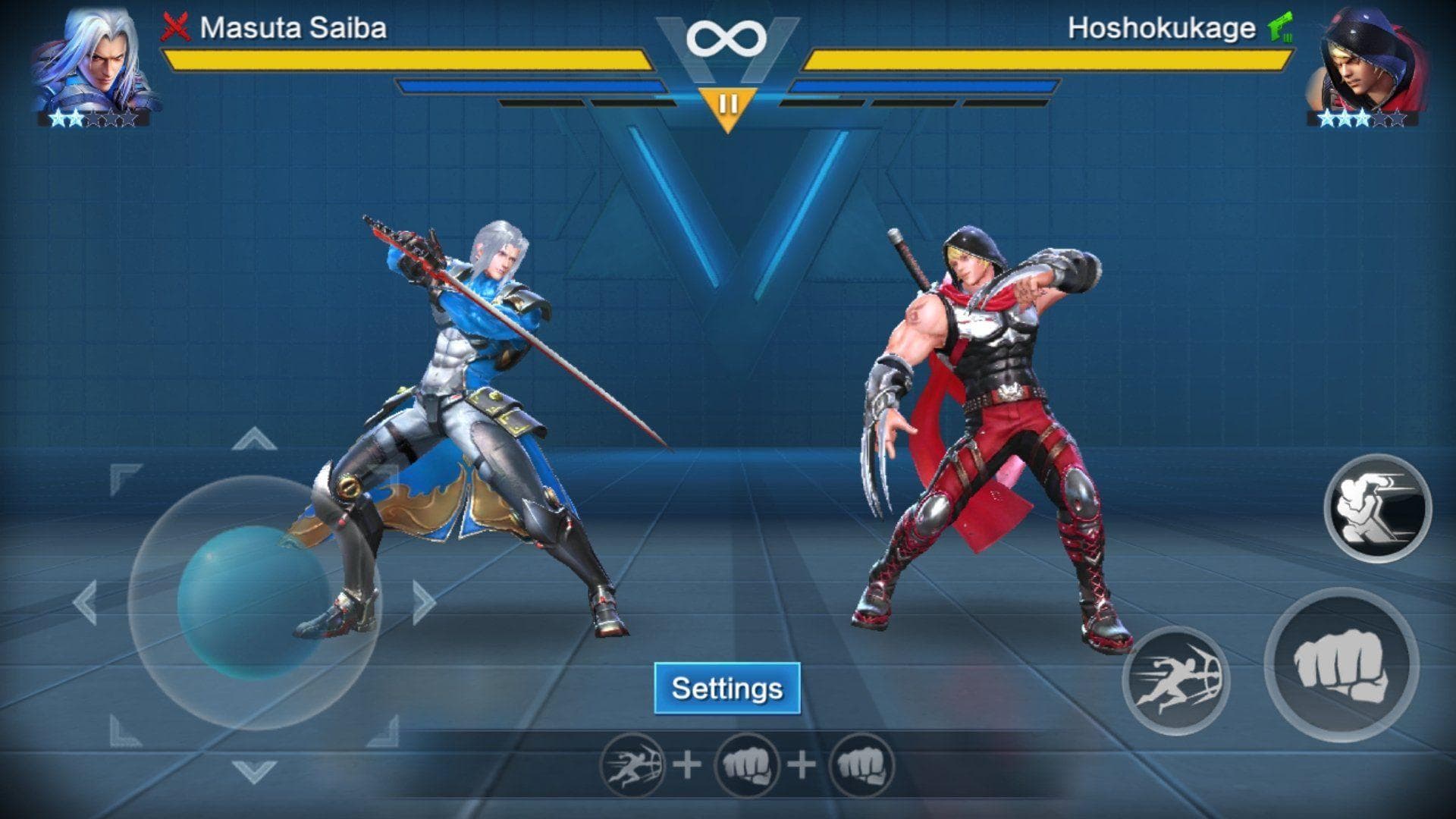The height and width of the screenshot is (819, 1456).
Task: Pause the fight with the orange pause icon
Action: click(x=727, y=106)
